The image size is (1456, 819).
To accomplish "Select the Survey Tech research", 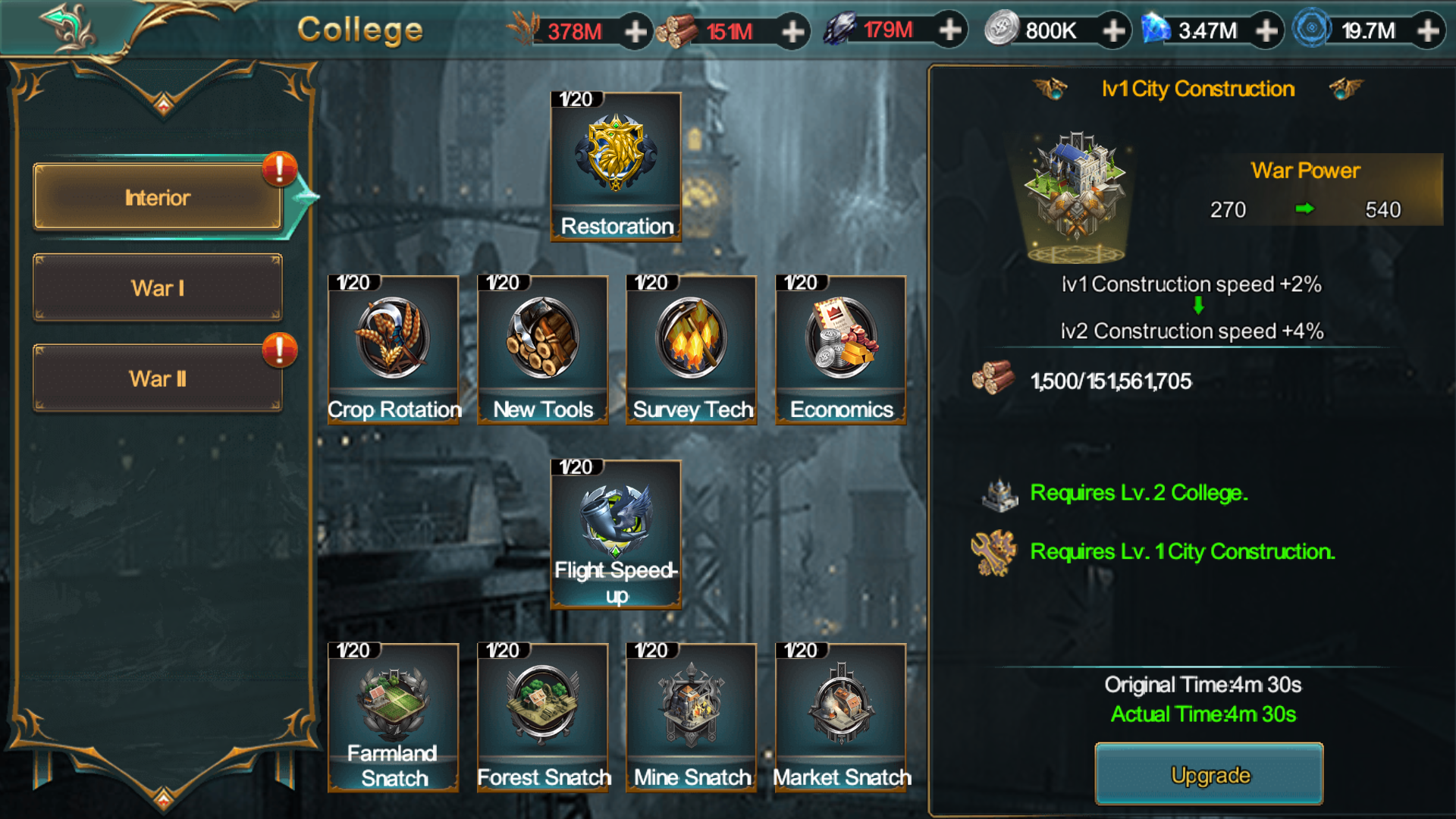I will click(691, 350).
